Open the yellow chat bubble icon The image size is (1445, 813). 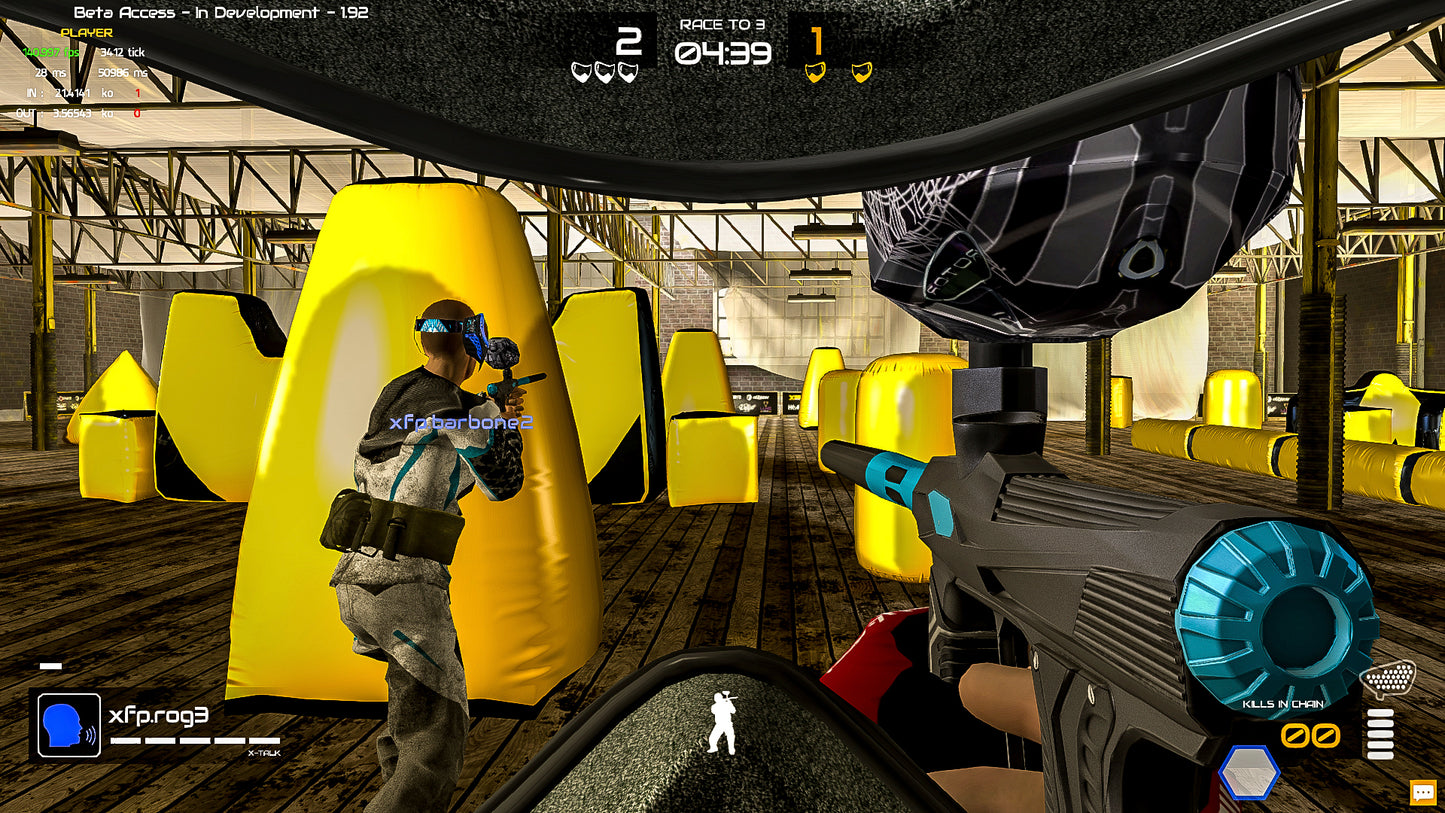pos(1424,791)
